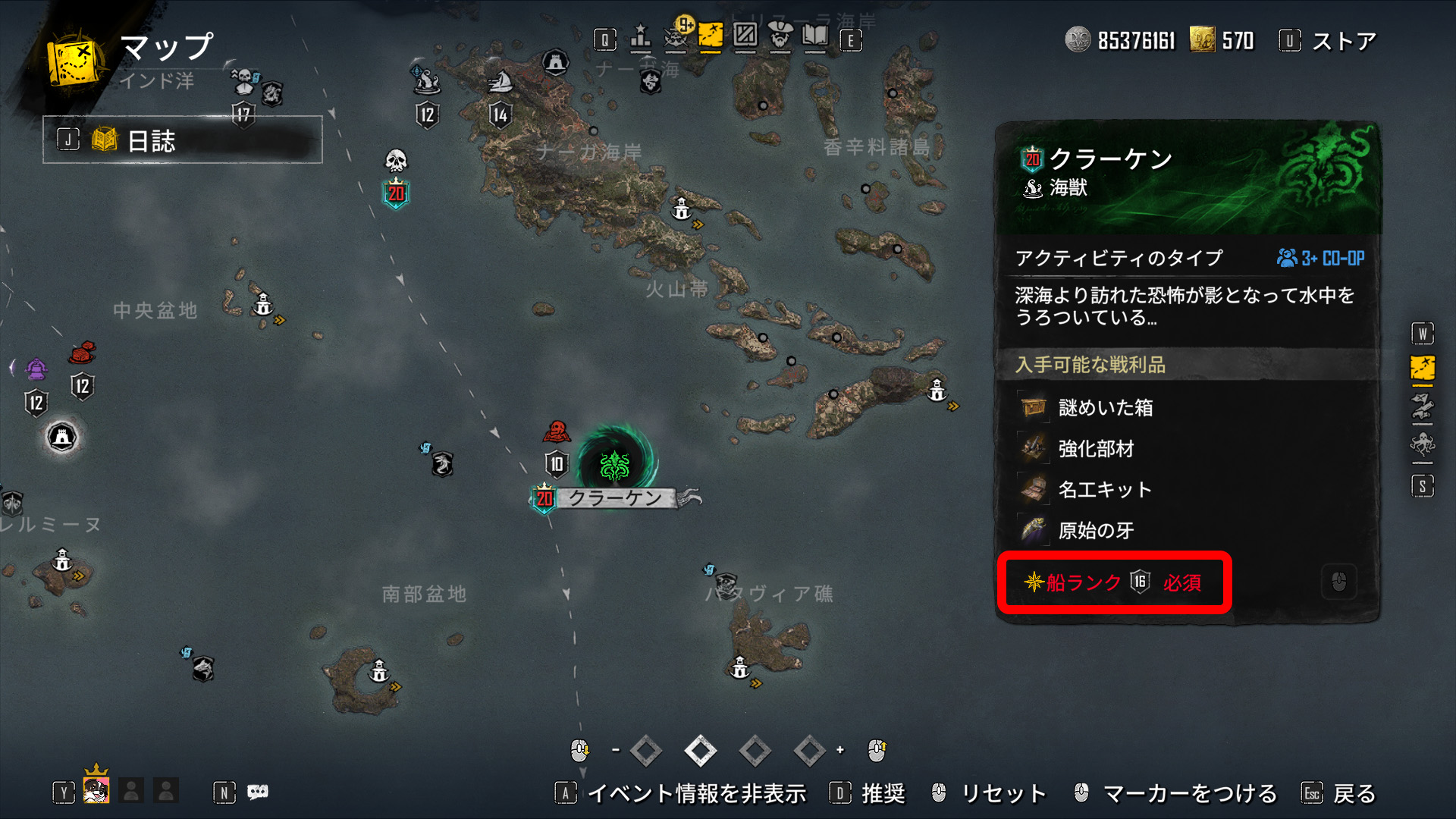Open the chat speech bubble icon
Screen dimensions: 1456x819
click(x=258, y=792)
